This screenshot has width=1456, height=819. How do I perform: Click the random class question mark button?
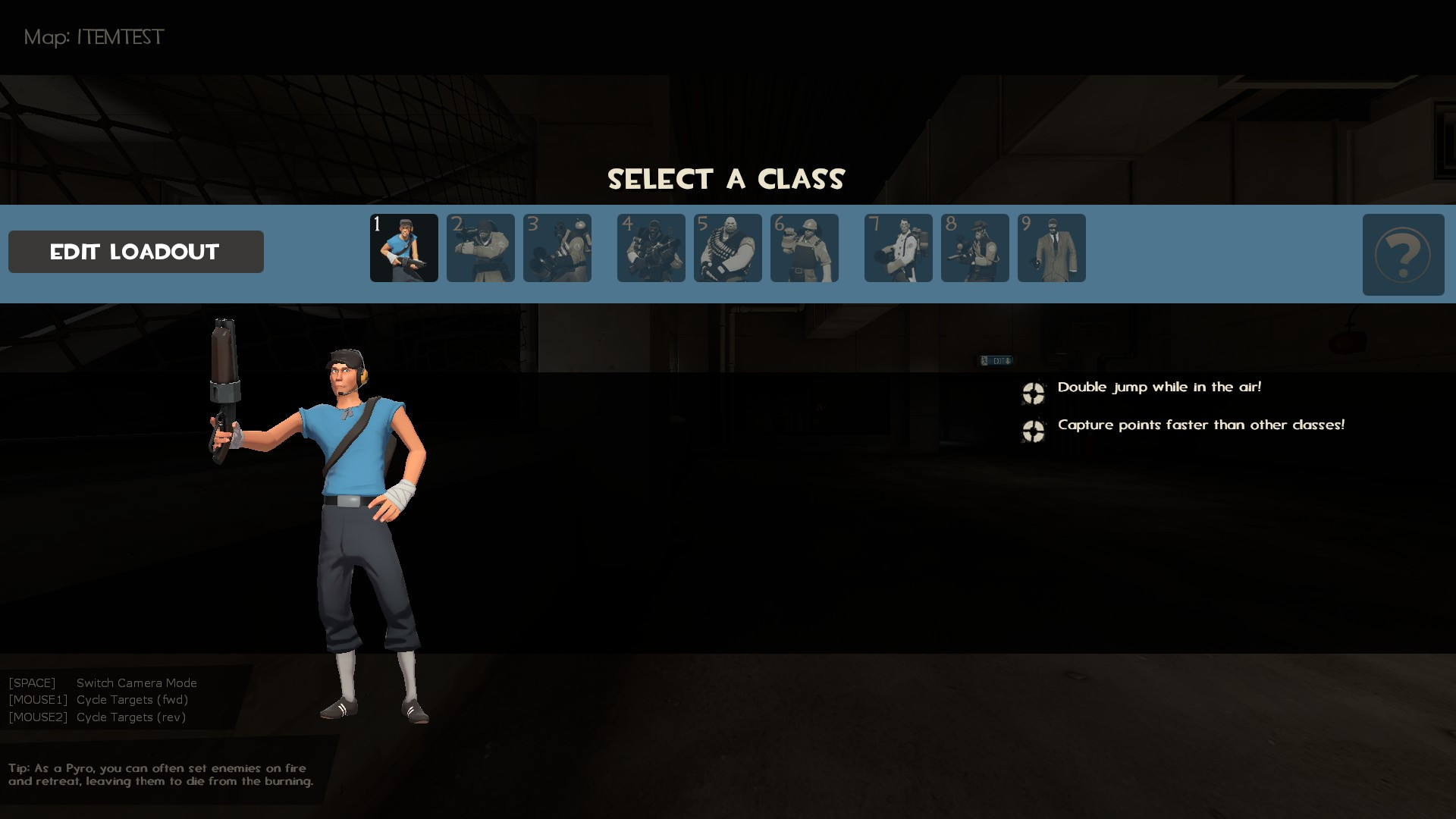click(x=1402, y=255)
